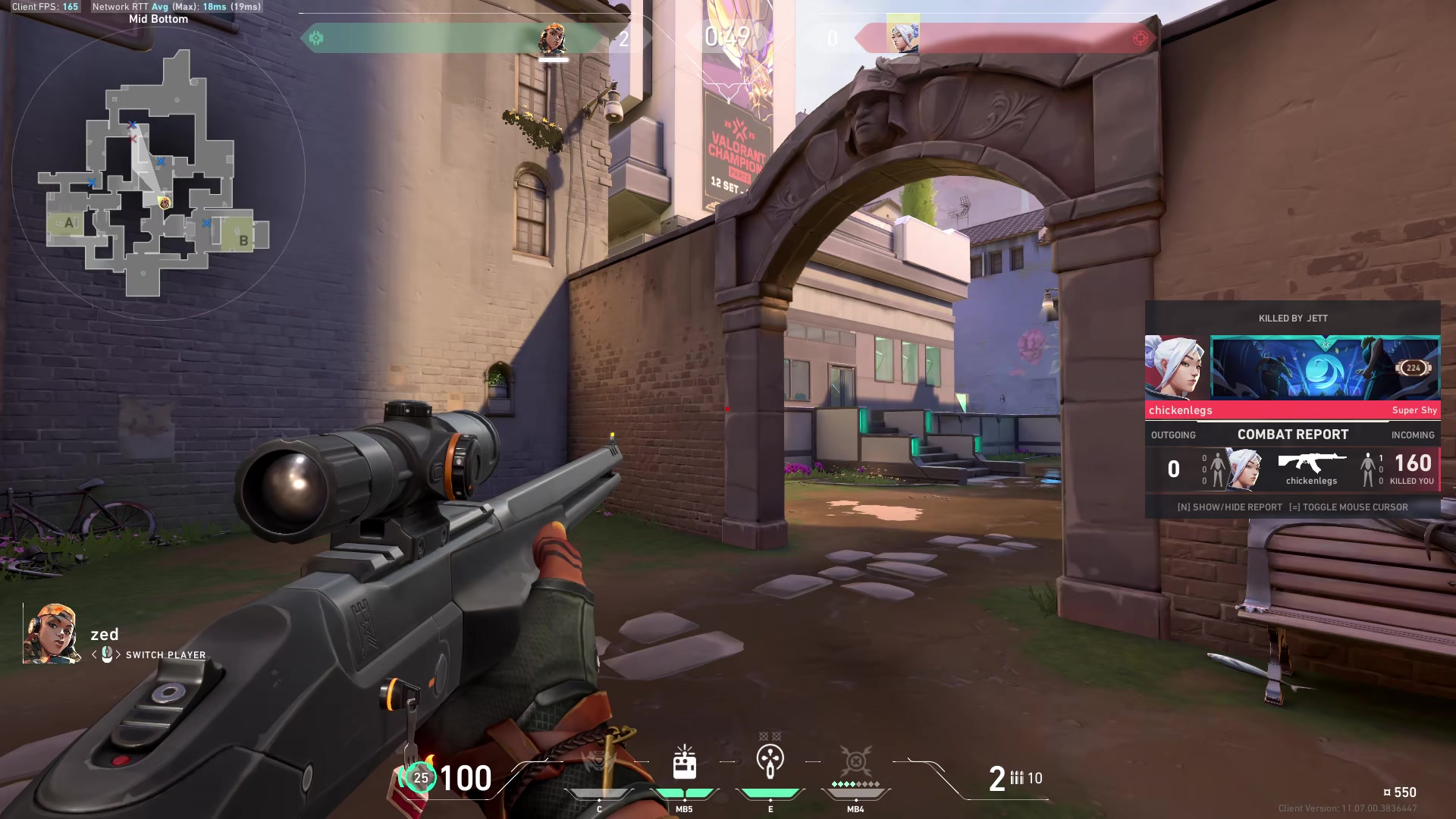Click the killer Jett portrait in the report
The width and height of the screenshot is (1456, 819).
click(1176, 368)
